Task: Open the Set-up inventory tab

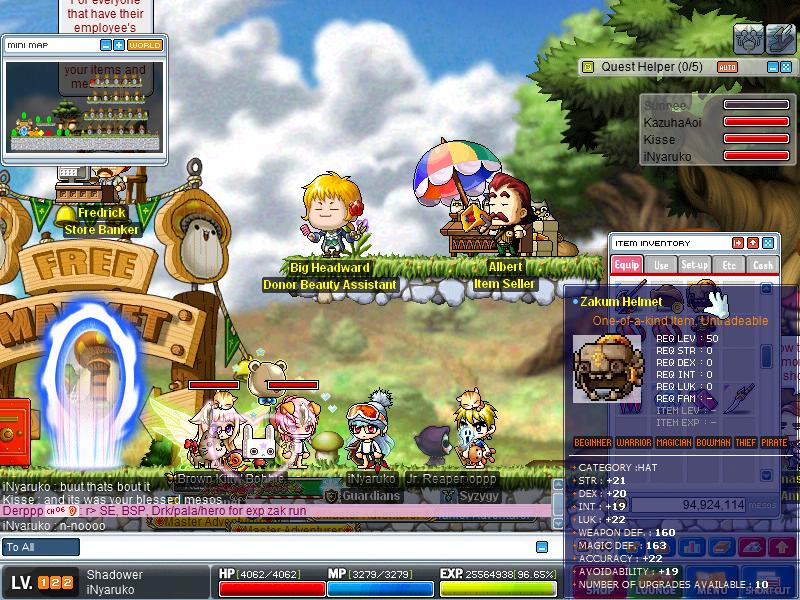Action: (x=695, y=265)
